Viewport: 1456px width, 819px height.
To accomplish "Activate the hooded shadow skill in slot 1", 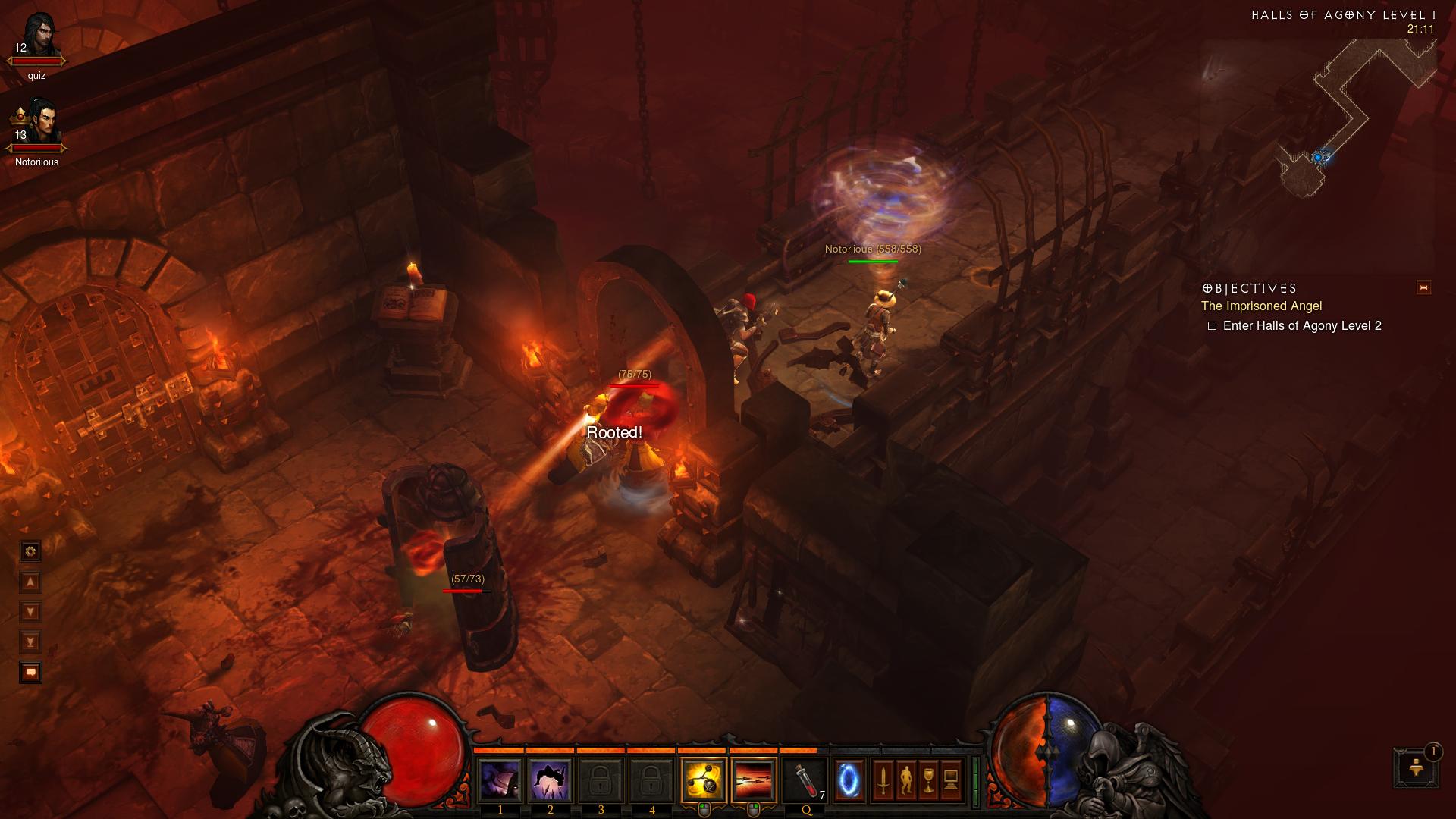I will pyautogui.click(x=500, y=780).
